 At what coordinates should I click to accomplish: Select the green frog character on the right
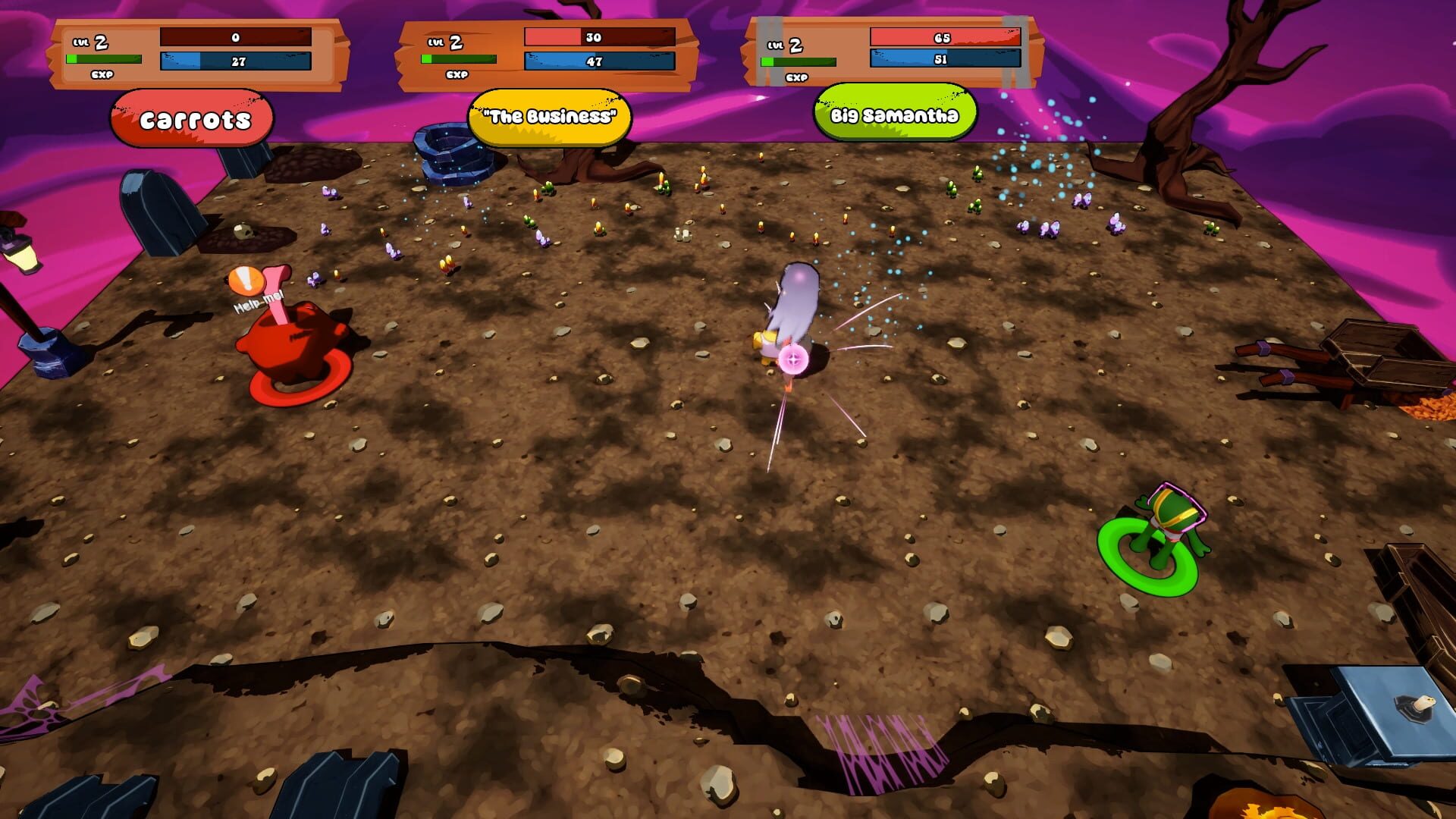pos(1168,523)
